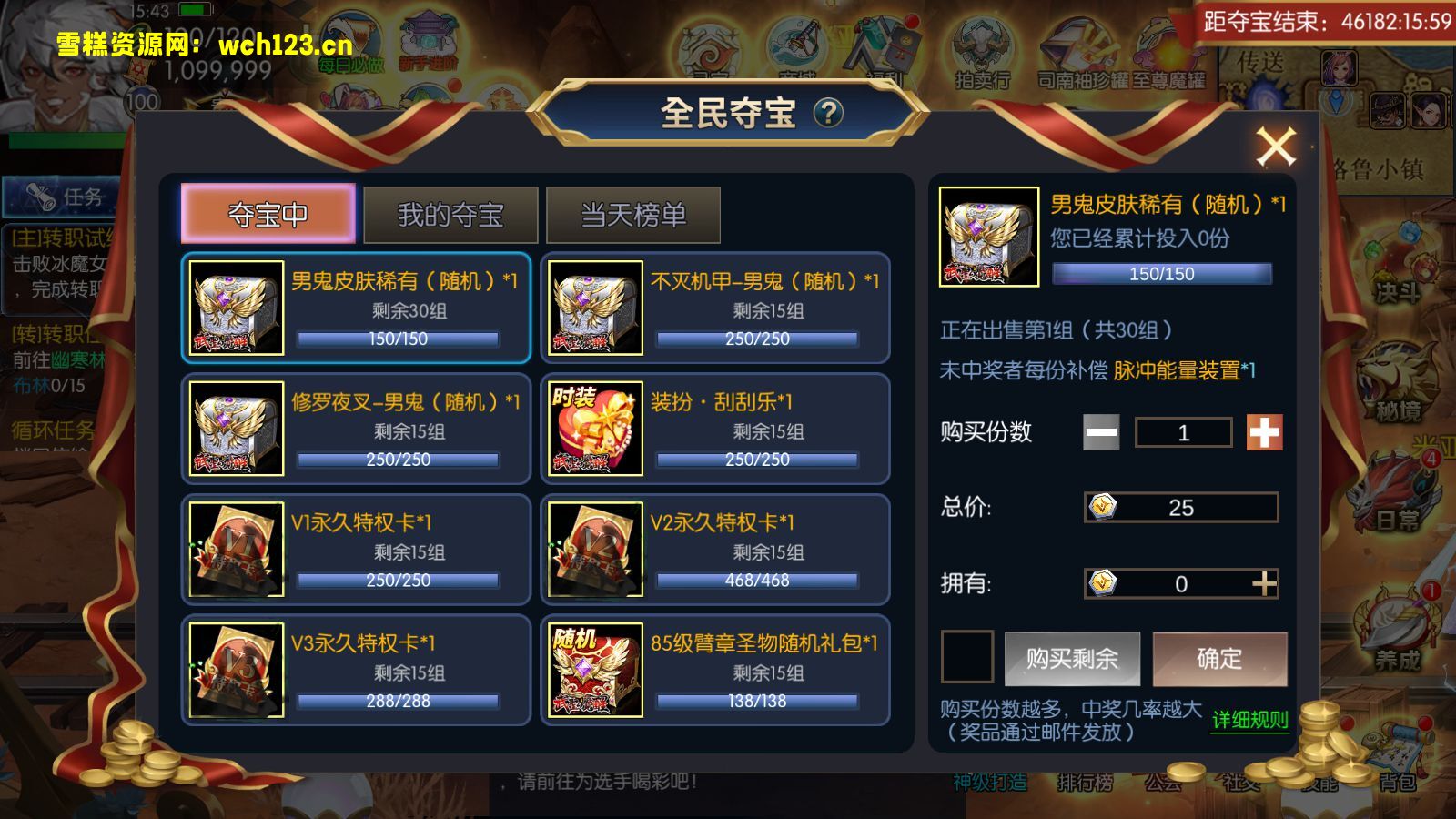Screen dimensions: 1456x819
Task: Click the purchase quantity input field
Action: coord(1182,431)
